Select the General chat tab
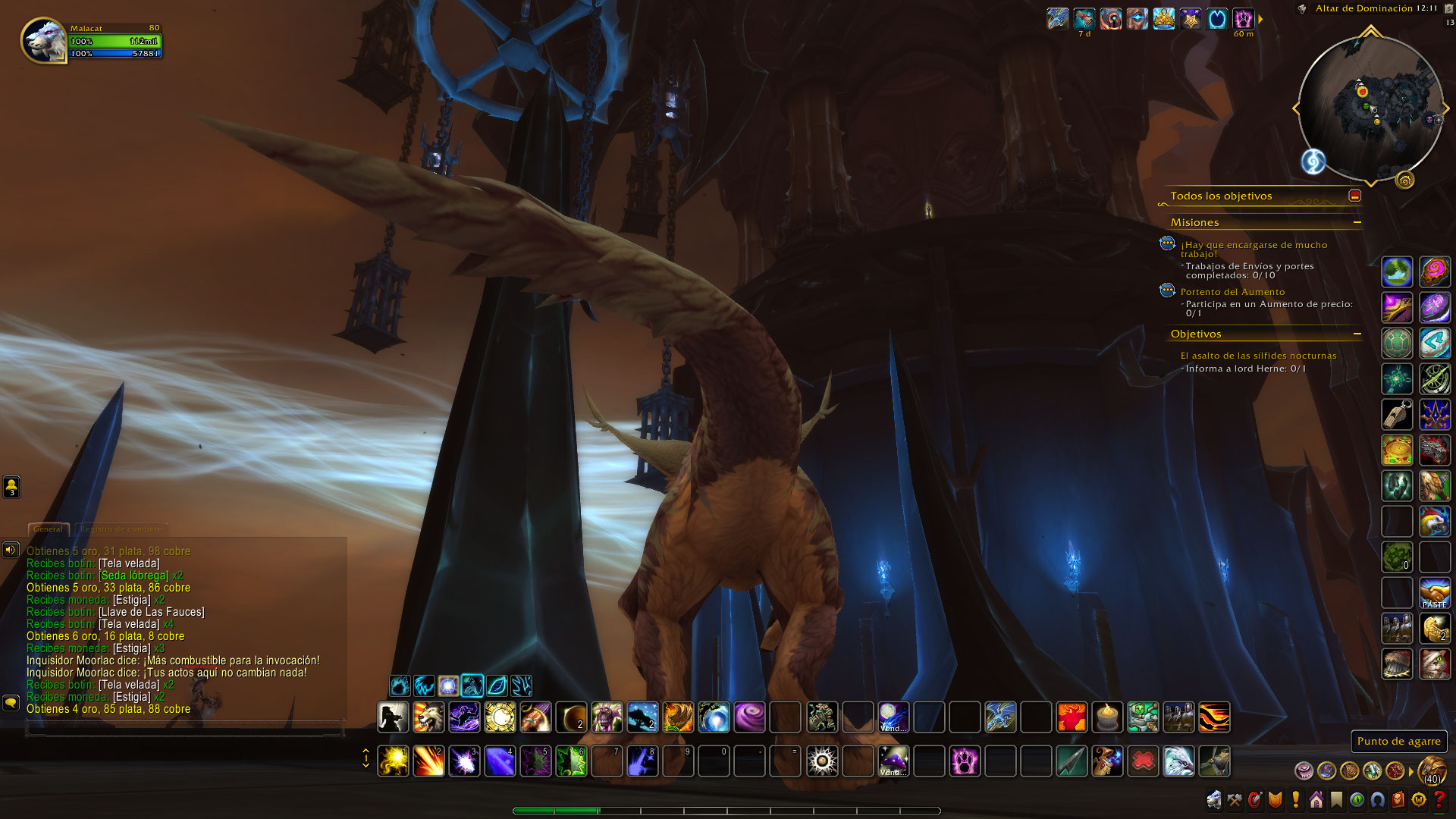Image resolution: width=1456 pixels, height=819 pixels. [x=48, y=529]
